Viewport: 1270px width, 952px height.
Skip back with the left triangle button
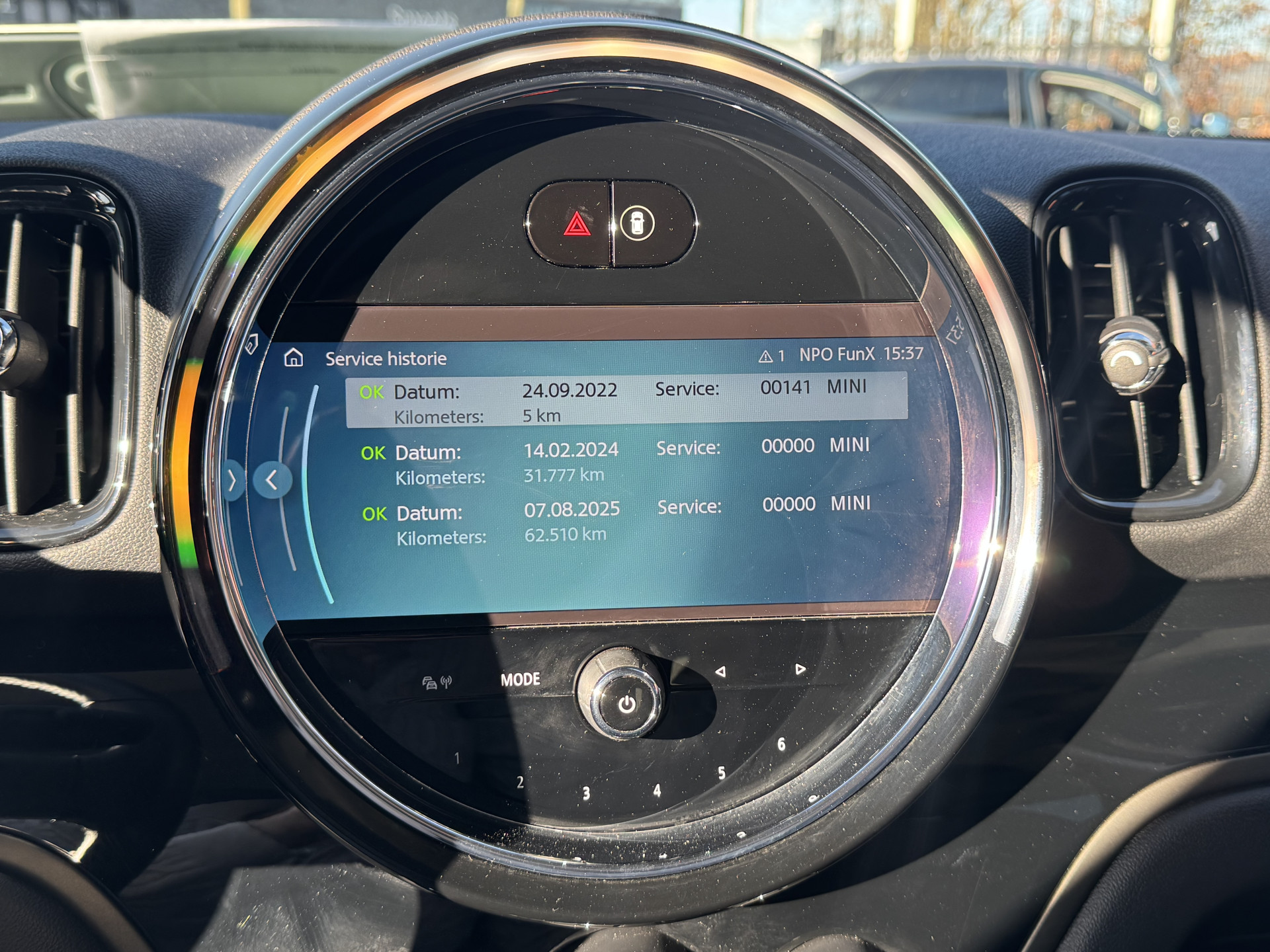720,672
